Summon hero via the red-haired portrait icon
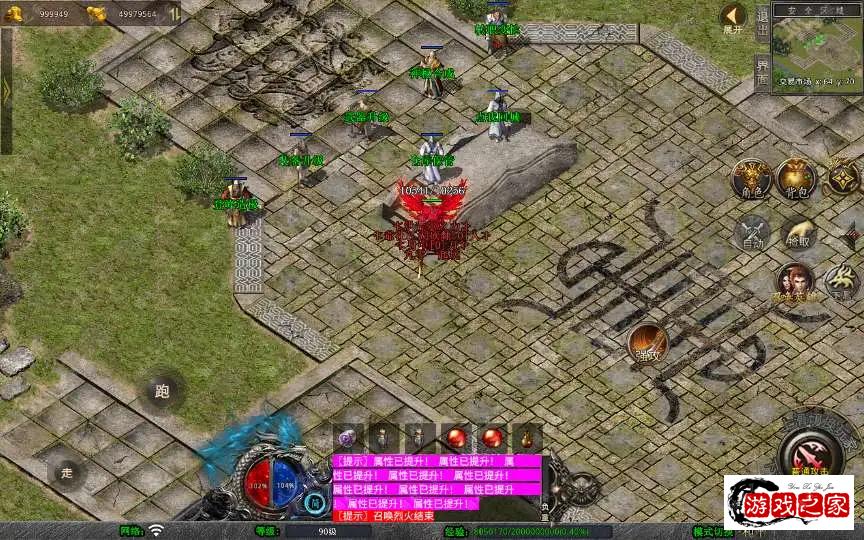This screenshot has width=864, height=540. click(x=795, y=283)
